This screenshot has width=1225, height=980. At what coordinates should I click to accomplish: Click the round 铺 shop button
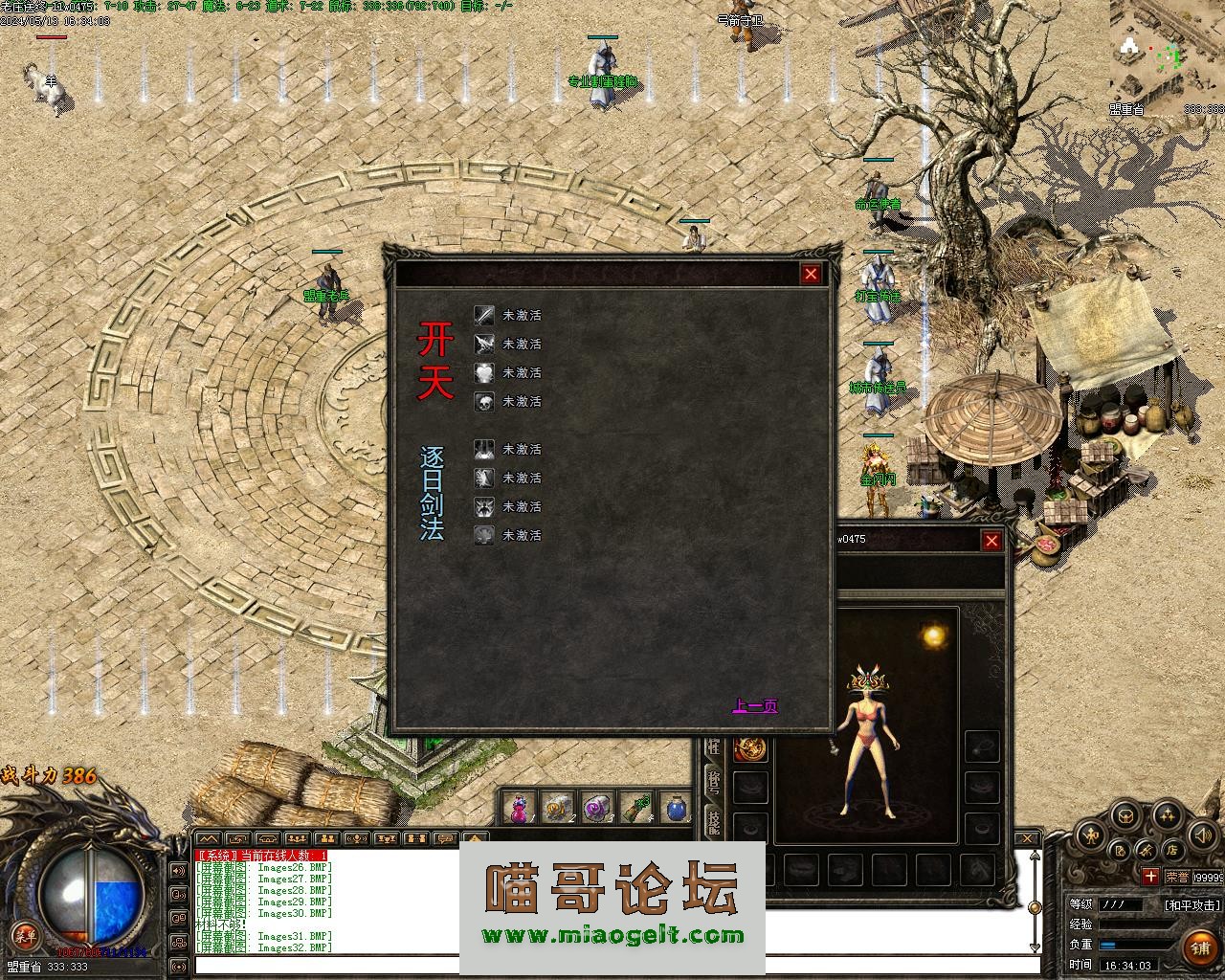1200,947
